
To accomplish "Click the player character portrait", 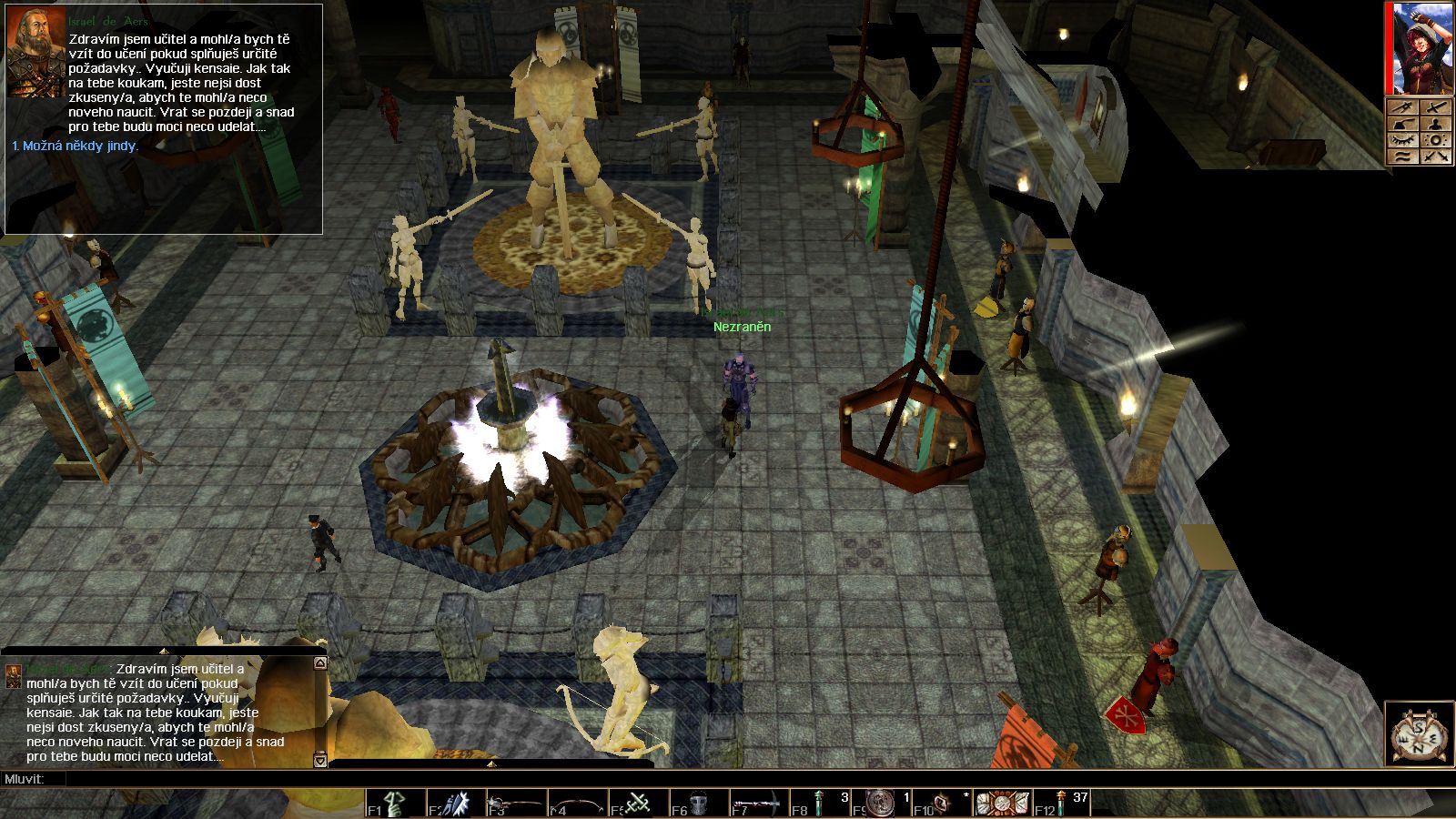I will (1419, 48).
